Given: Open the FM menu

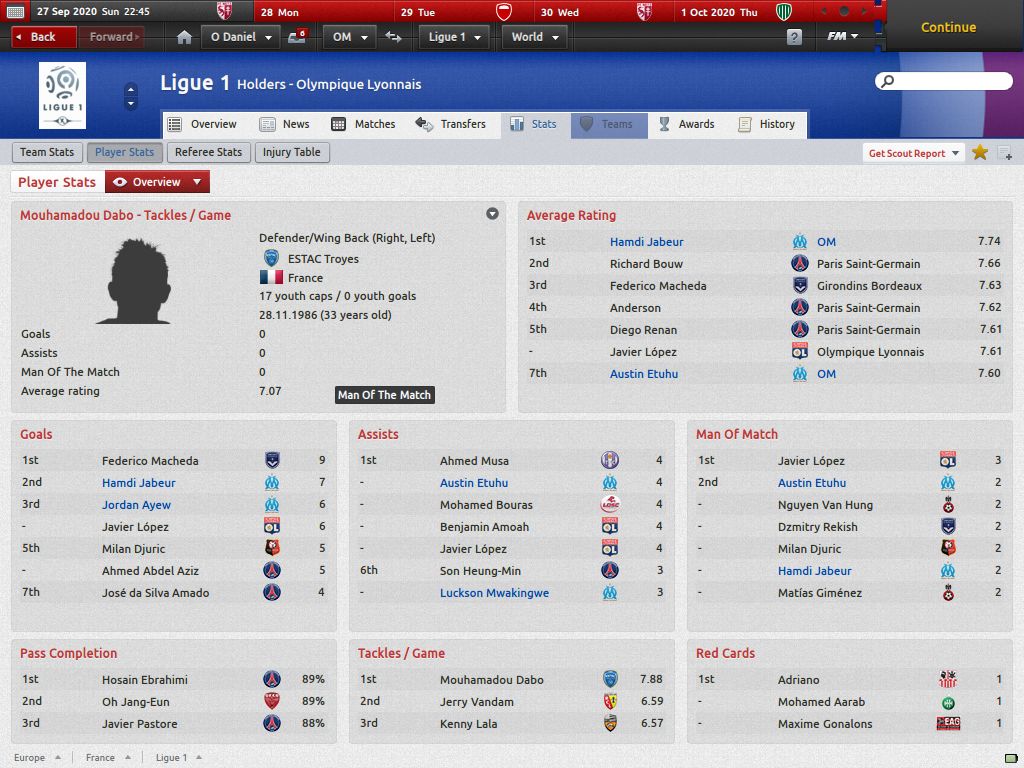Looking at the screenshot, I should [x=842, y=37].
